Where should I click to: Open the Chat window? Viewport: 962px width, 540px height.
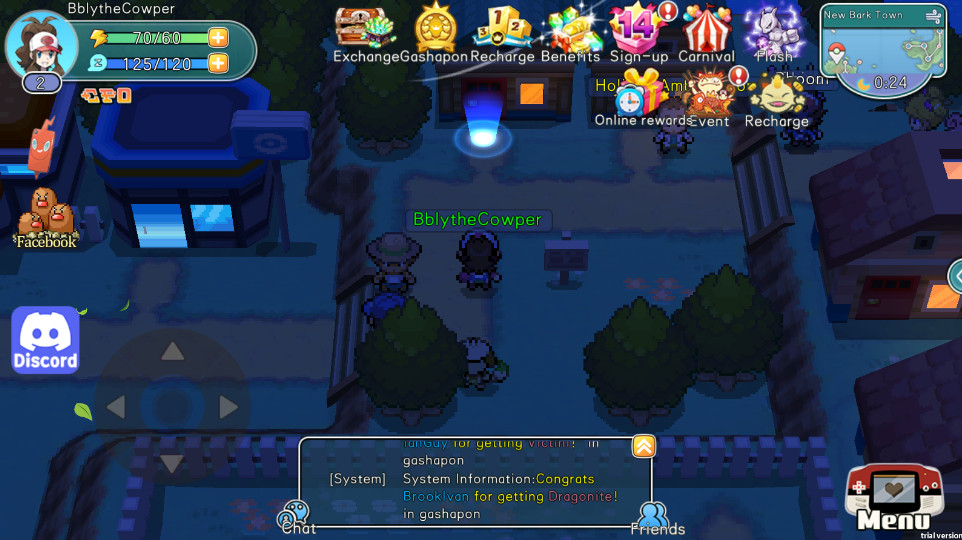(297, 517)
